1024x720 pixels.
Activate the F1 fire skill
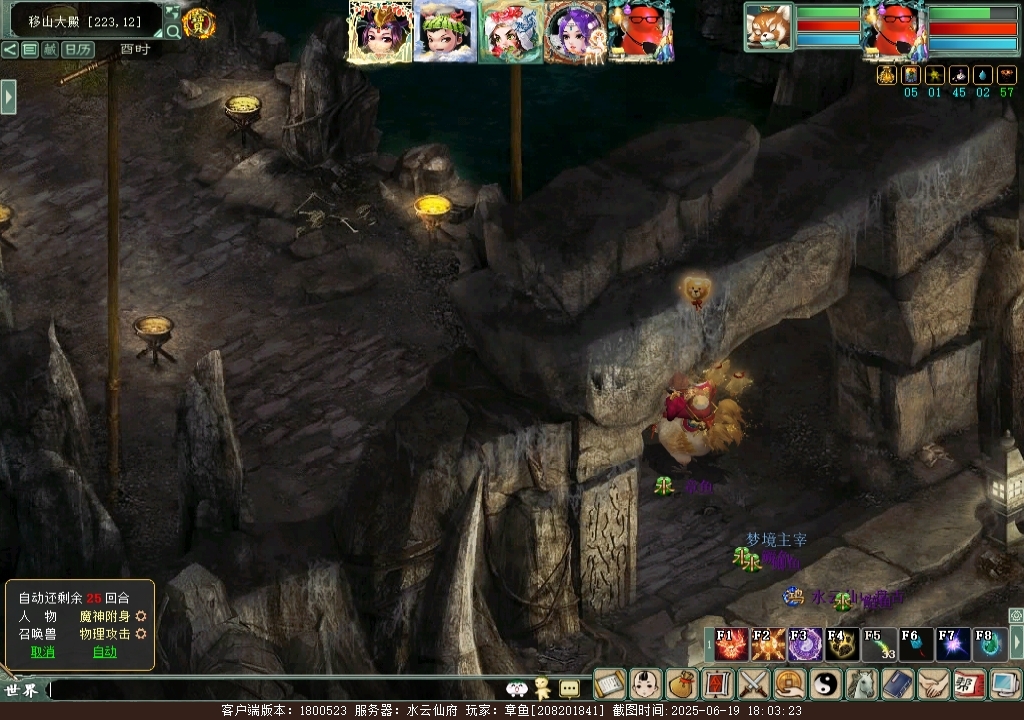pyautogui.click(x=726, y=645)
